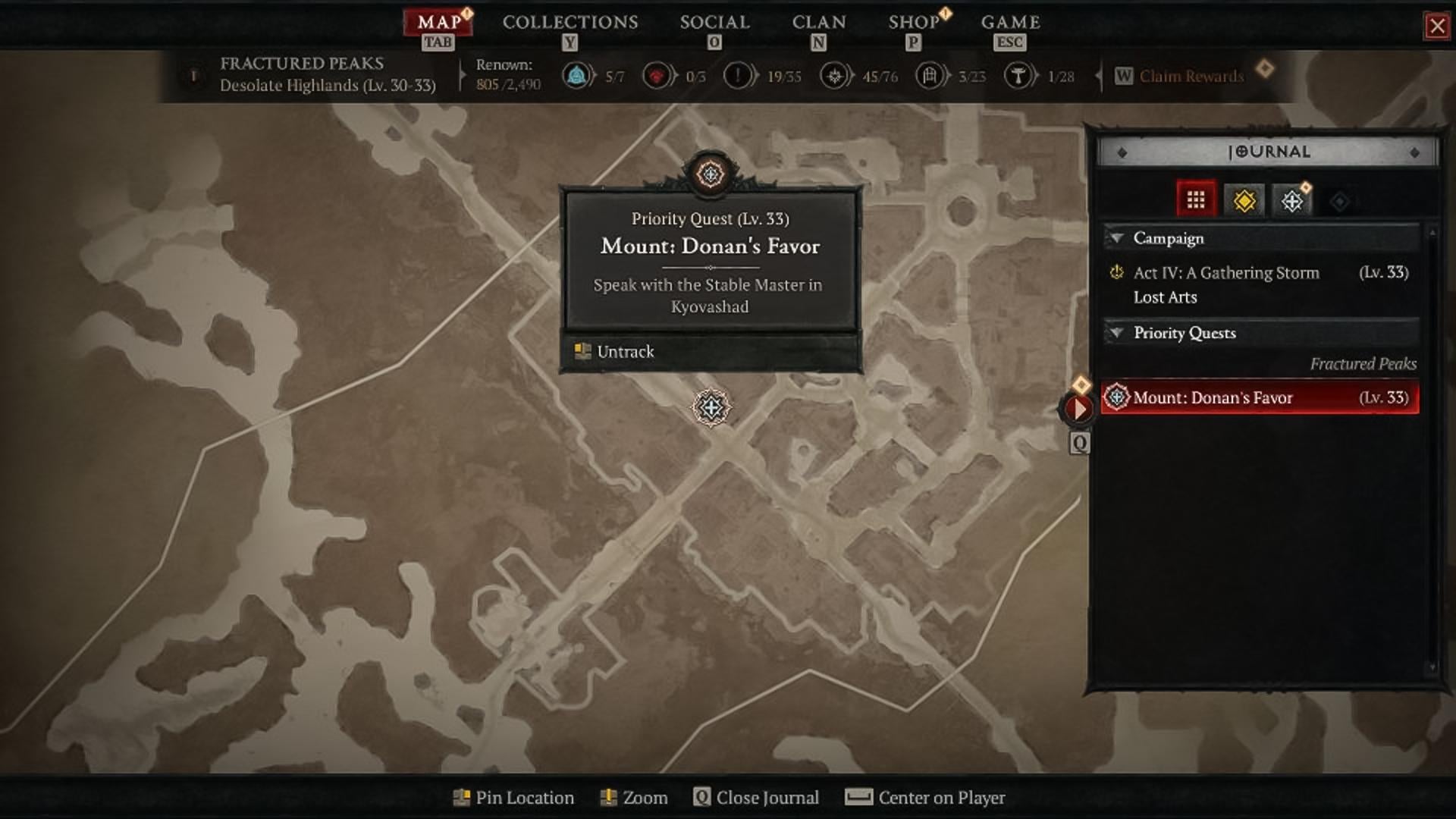Viewport: 1456px width, 819px height.
Task: Untrack the Mount: Donan's Favor quest
Action: coord(625,352)
